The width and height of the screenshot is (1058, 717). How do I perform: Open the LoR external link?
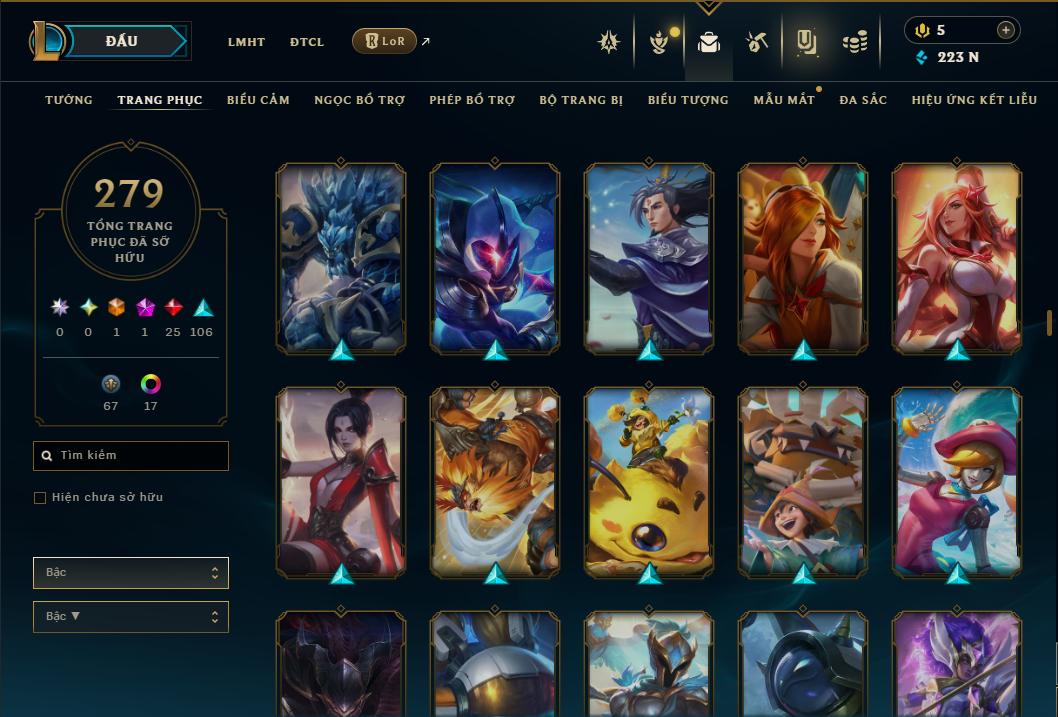(x=385, y=41)
